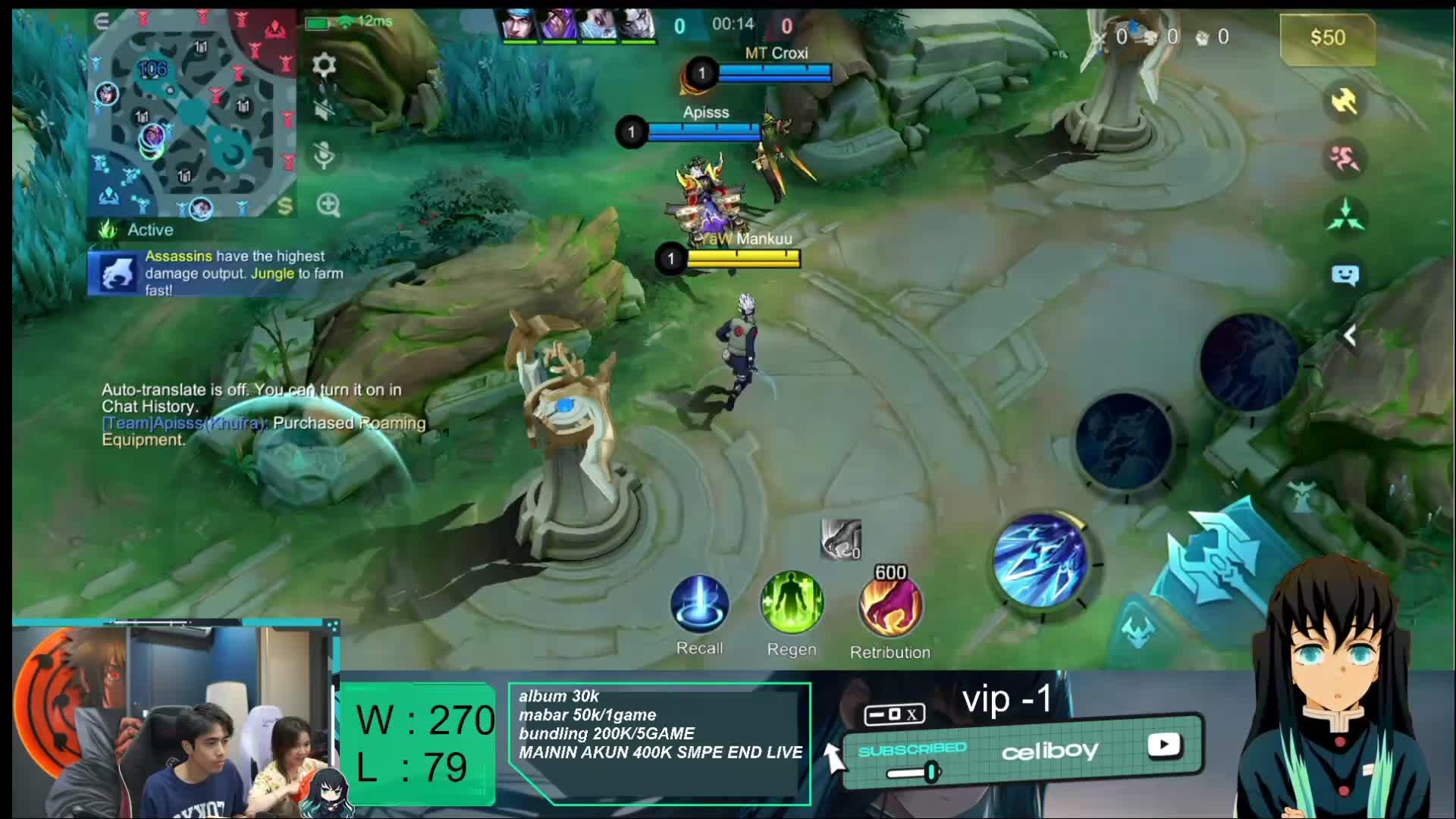The image size is (1456, 819).
Task: Toggle the speaker mute icon
Action: [324, 110]
